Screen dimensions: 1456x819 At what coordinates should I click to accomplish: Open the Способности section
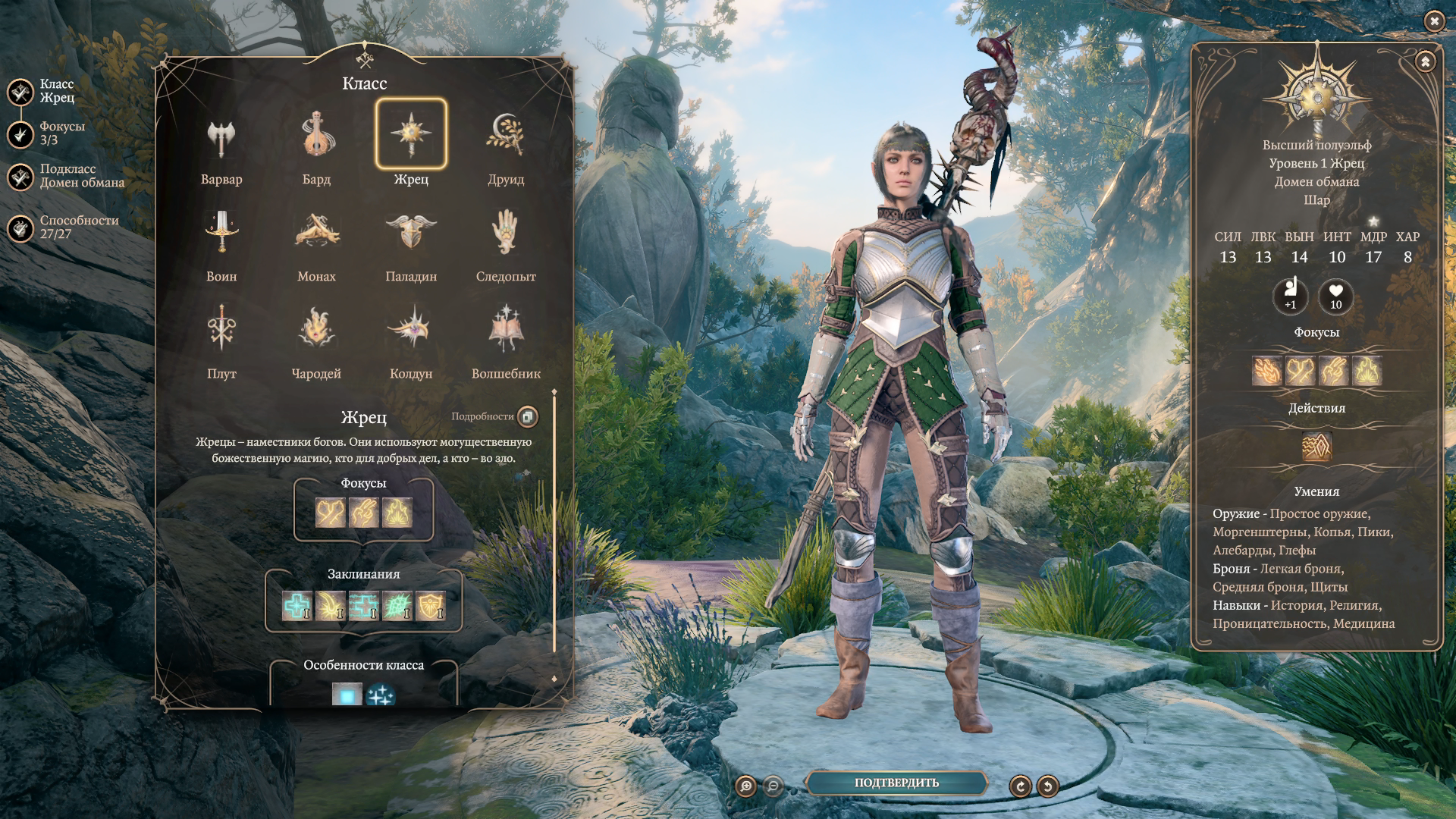pyautogui.click(x=21, y=227)
